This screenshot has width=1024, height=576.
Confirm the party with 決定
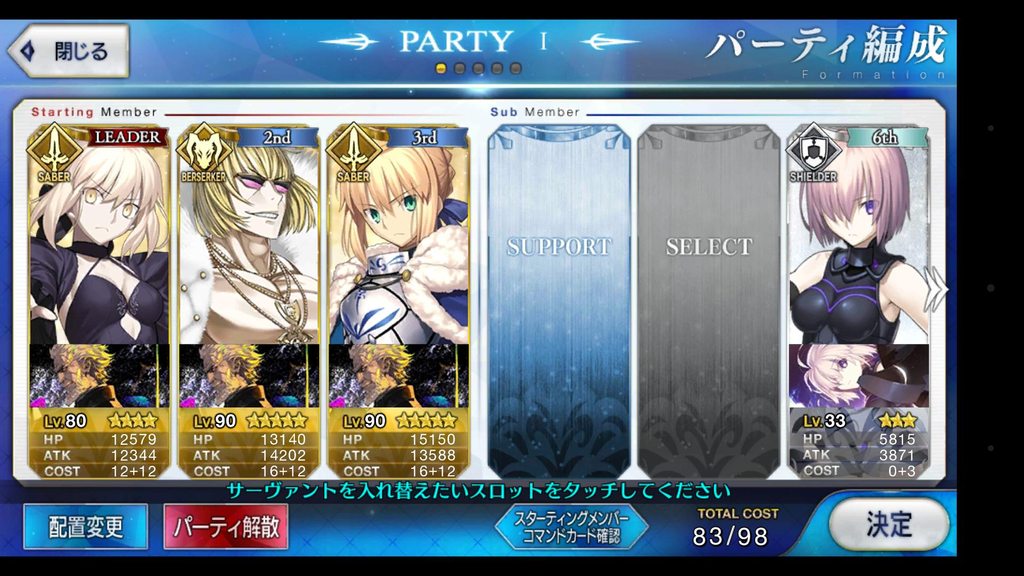pyautogui.click(x=888, y=523)
